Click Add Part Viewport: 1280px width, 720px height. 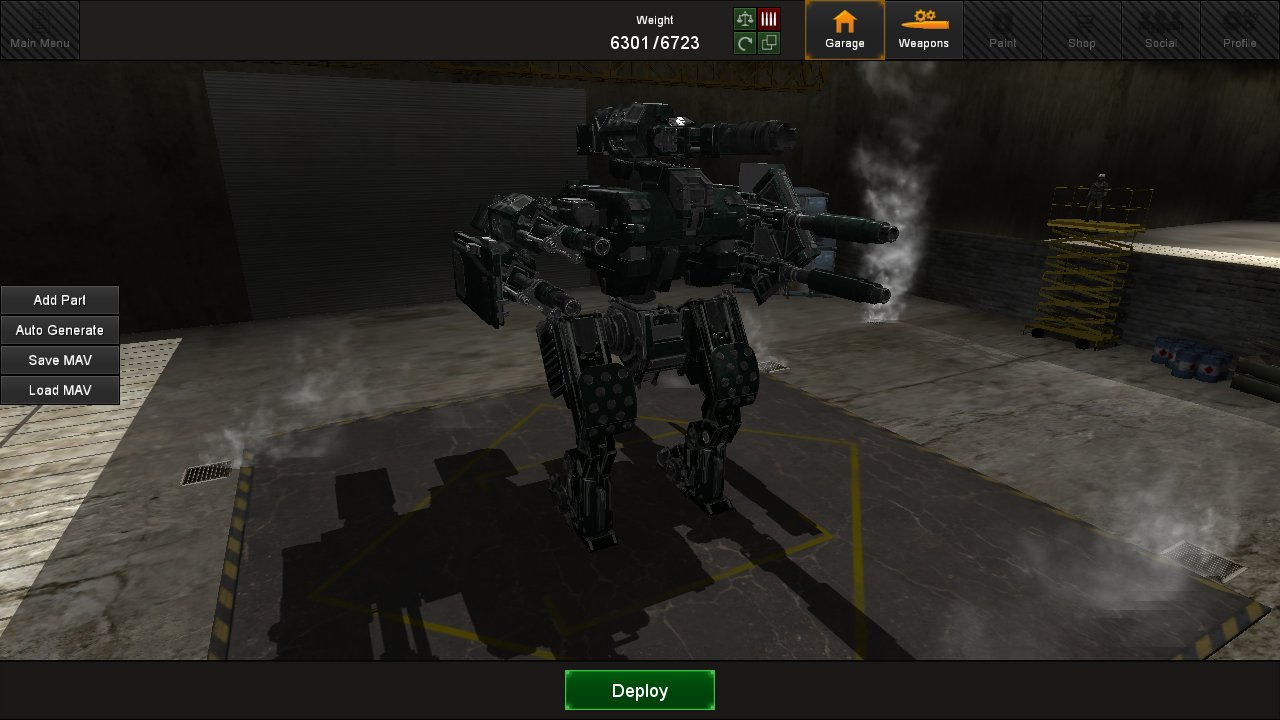60,300
